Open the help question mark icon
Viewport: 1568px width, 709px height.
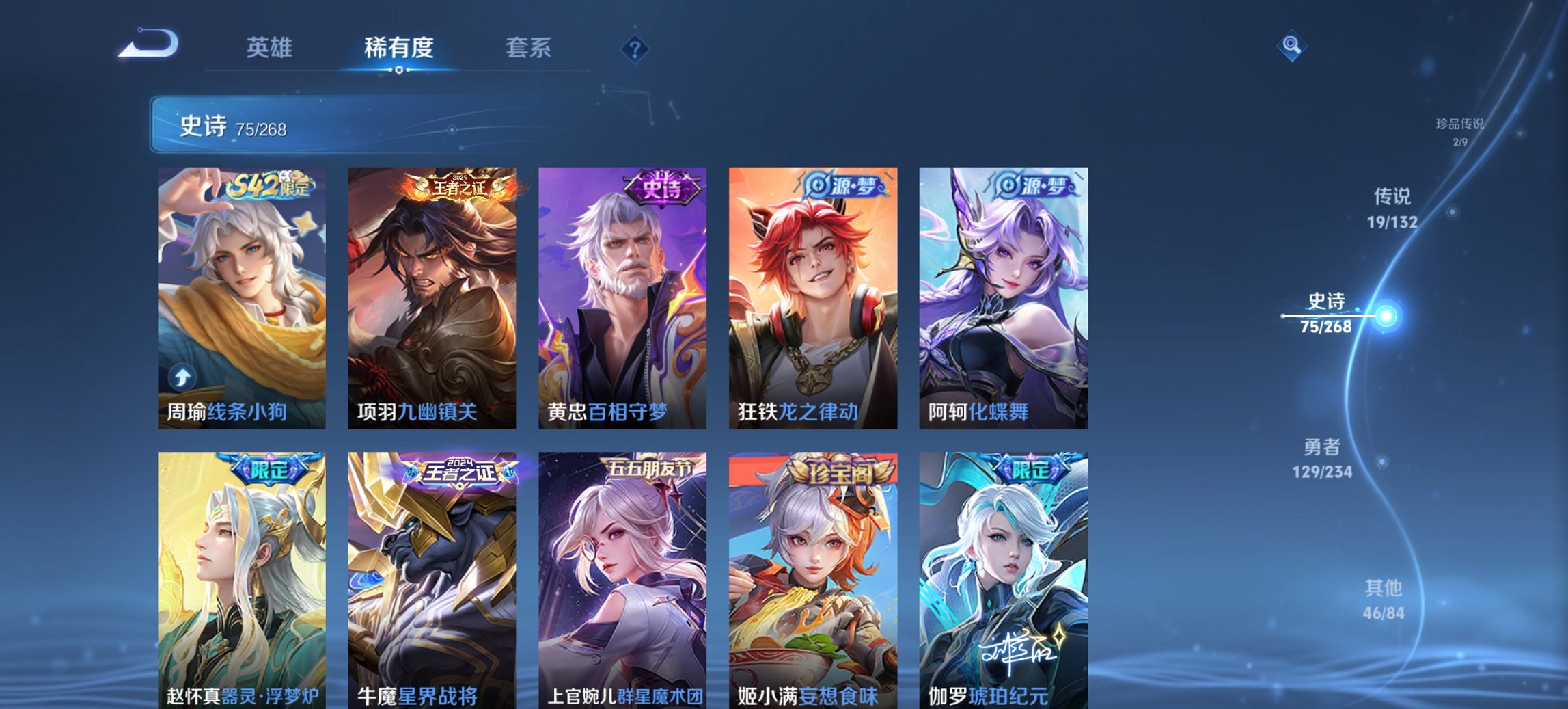(x=634, y=46)
